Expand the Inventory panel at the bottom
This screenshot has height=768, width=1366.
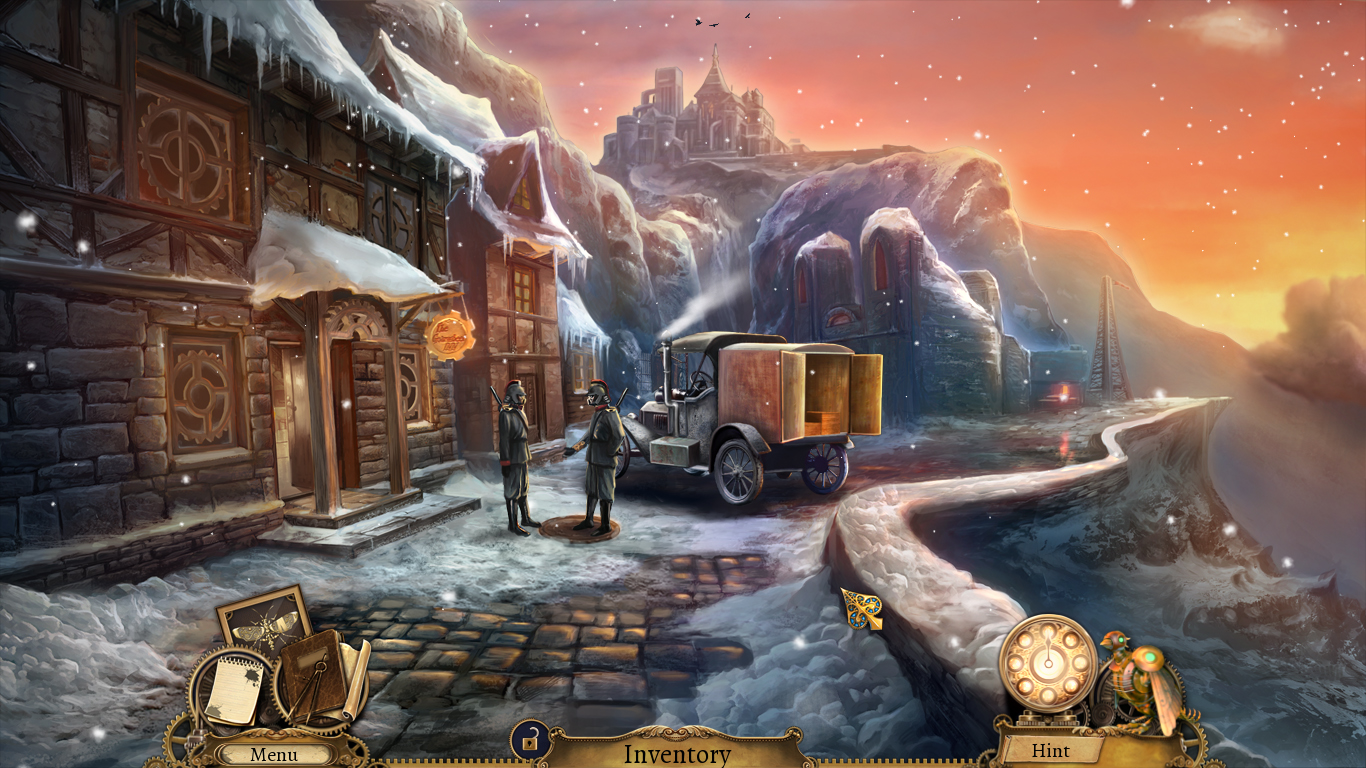pyautogui.click(x=678, y=755)
